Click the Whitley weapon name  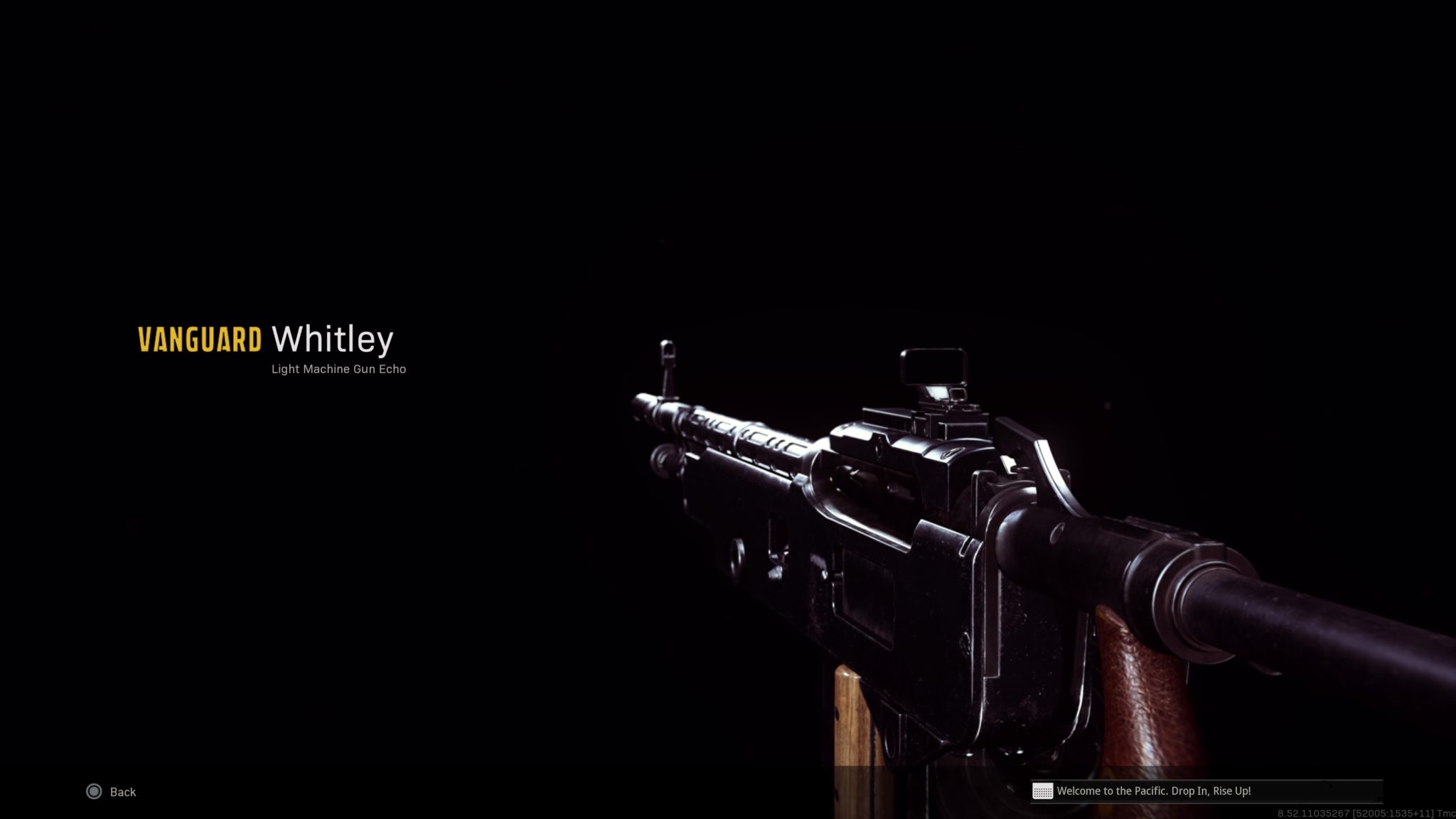tap(332, 339)
